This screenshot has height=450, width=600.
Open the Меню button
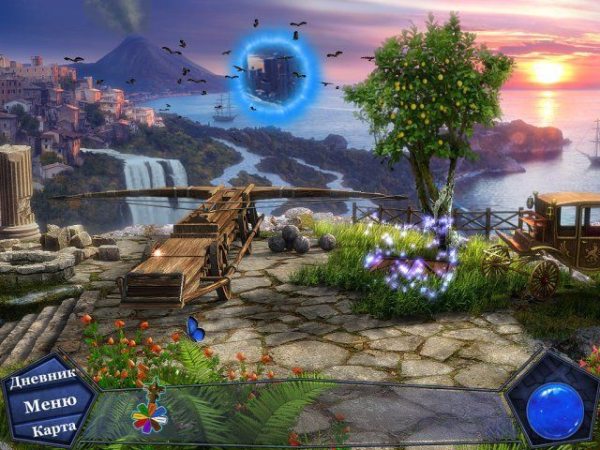49,405
